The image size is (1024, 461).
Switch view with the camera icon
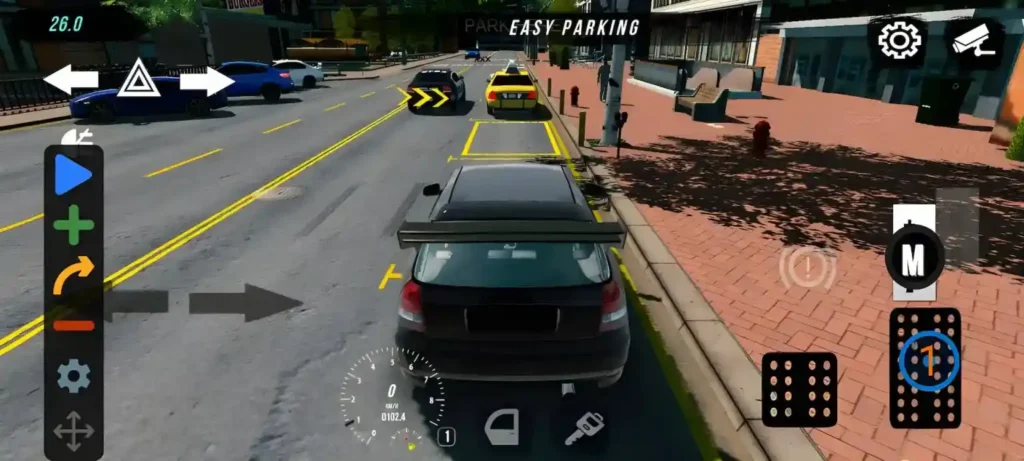tap(975, 40)
